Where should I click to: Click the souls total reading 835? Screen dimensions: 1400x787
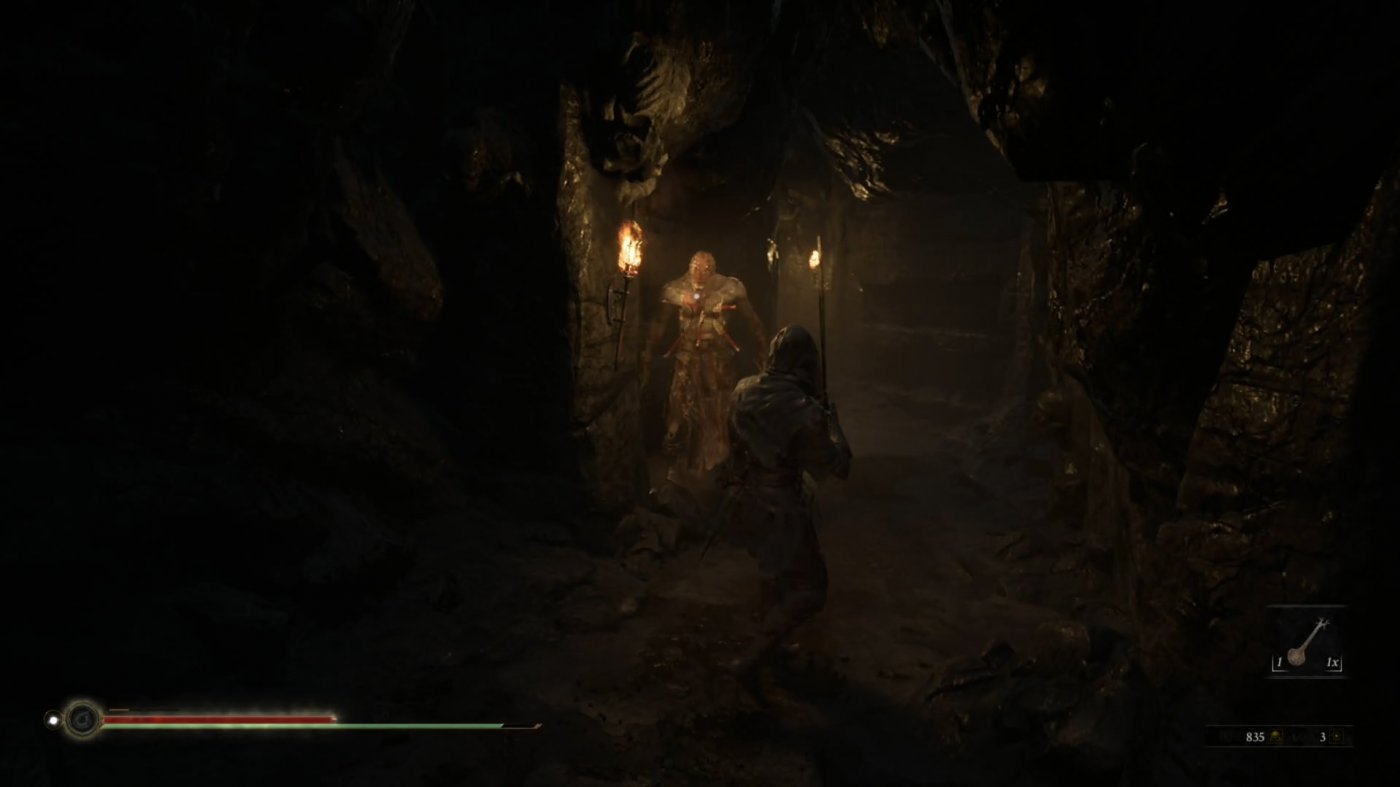click(1256, 737)
